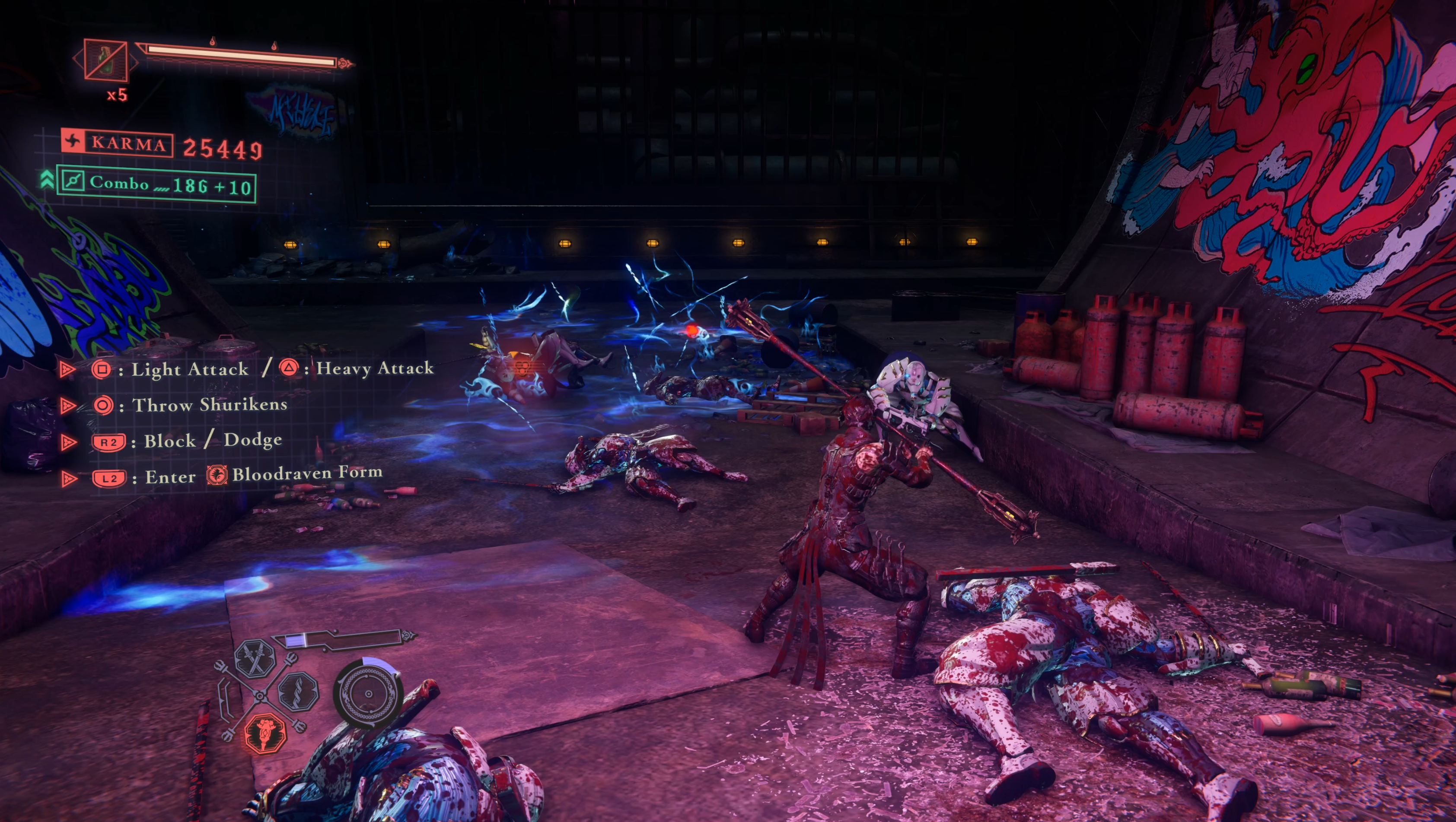Screen dimensions: 1456x822
Task: Select the green bottle healing item slot
Action: coord(105,59)
